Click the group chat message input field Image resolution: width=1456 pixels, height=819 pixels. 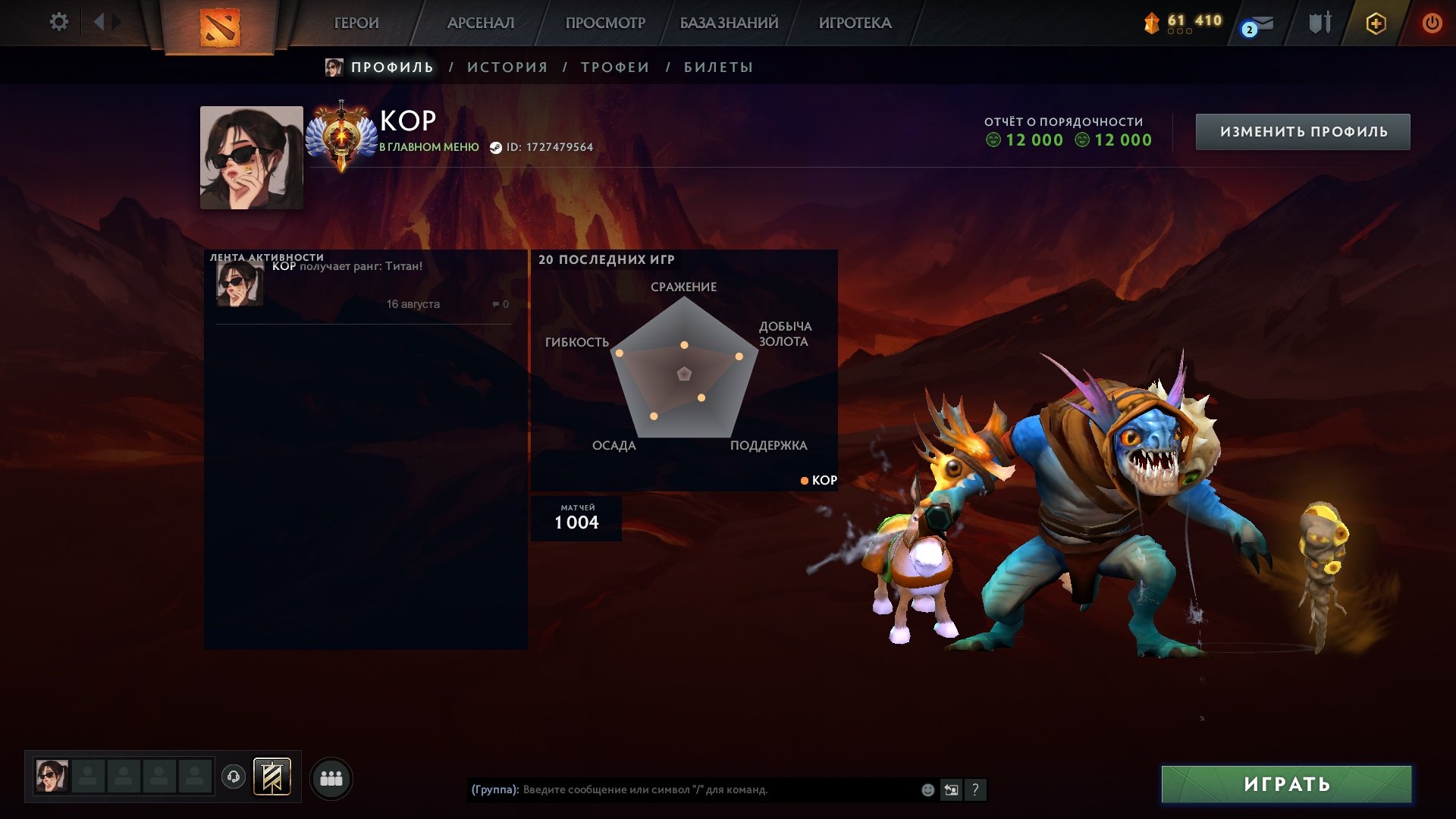(682, 790)
